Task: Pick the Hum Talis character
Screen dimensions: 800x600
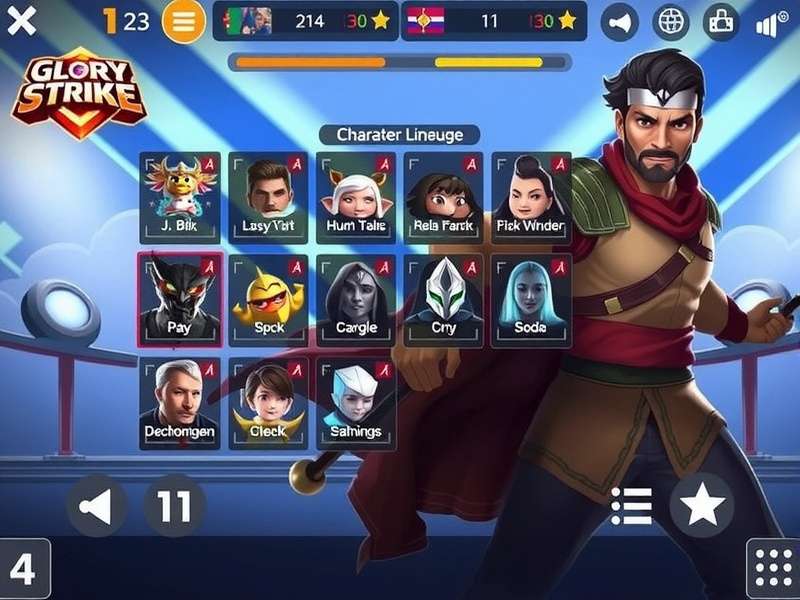Action: coord(356,196)
